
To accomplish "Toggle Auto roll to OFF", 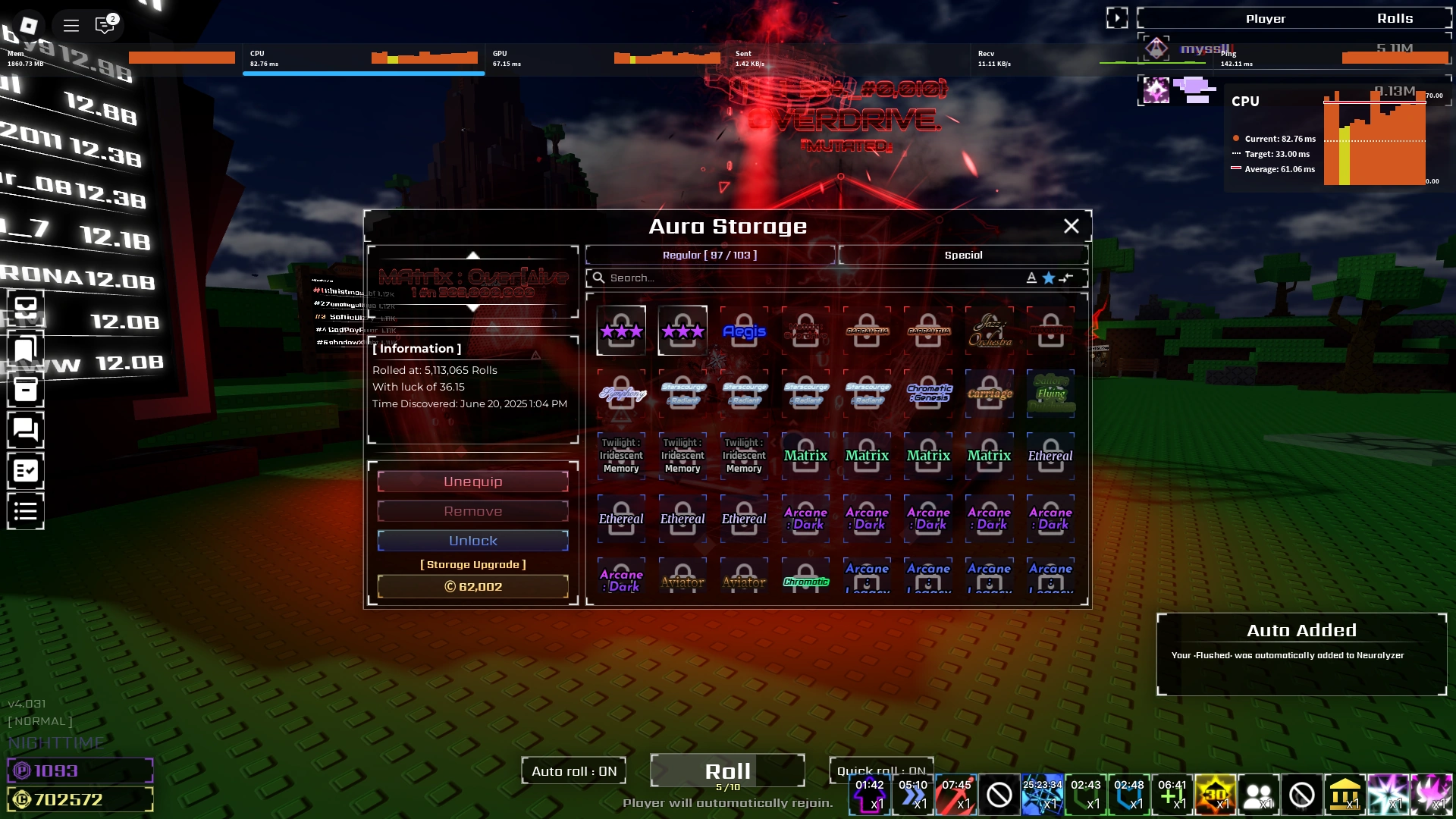I will (x=574, y=770).
